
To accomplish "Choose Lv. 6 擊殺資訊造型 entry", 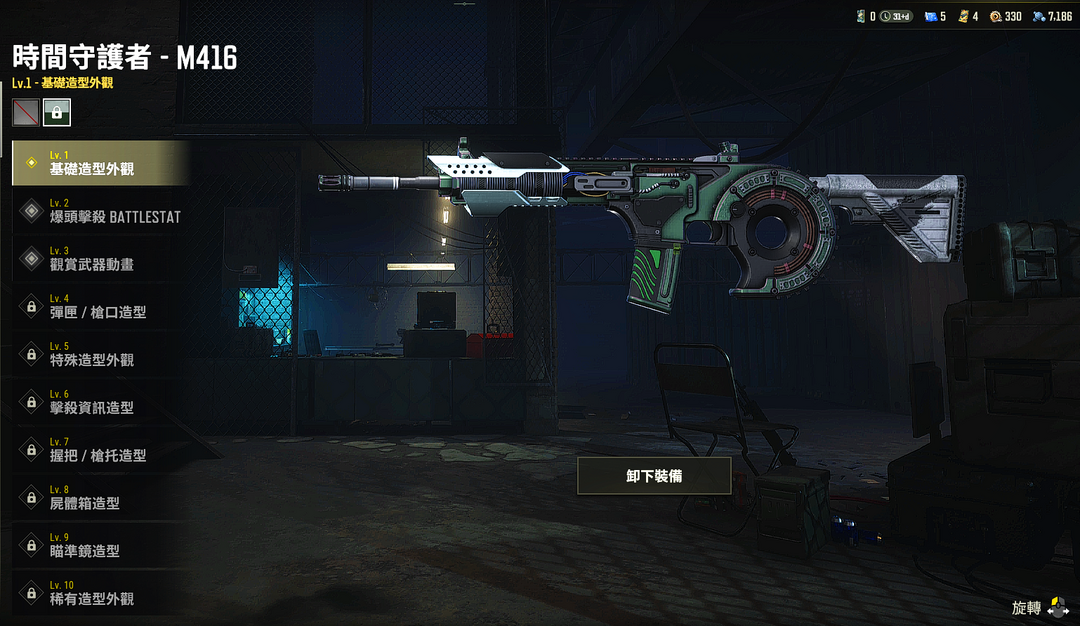I will (98, 402).
